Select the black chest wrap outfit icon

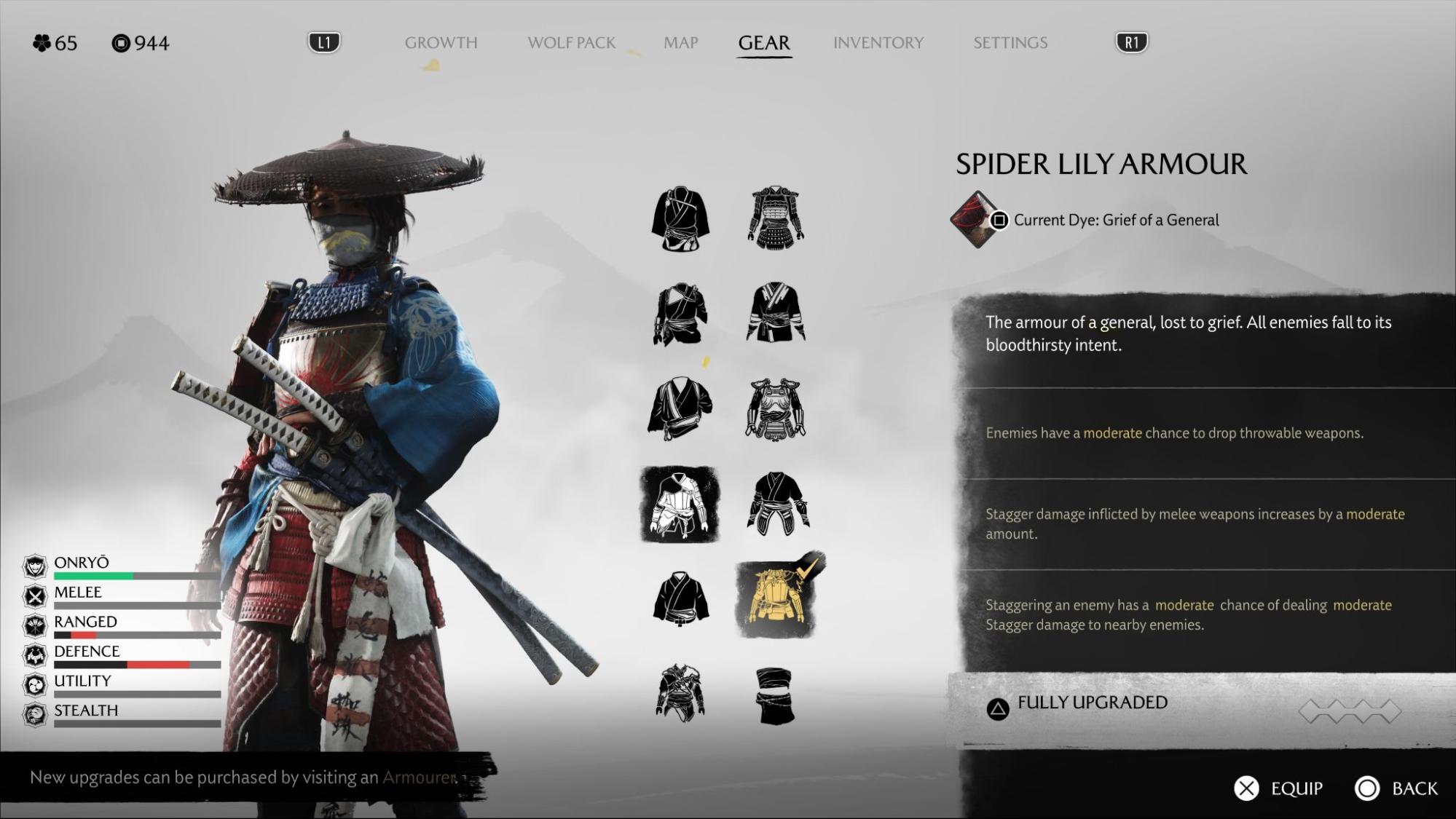point(775,695)
